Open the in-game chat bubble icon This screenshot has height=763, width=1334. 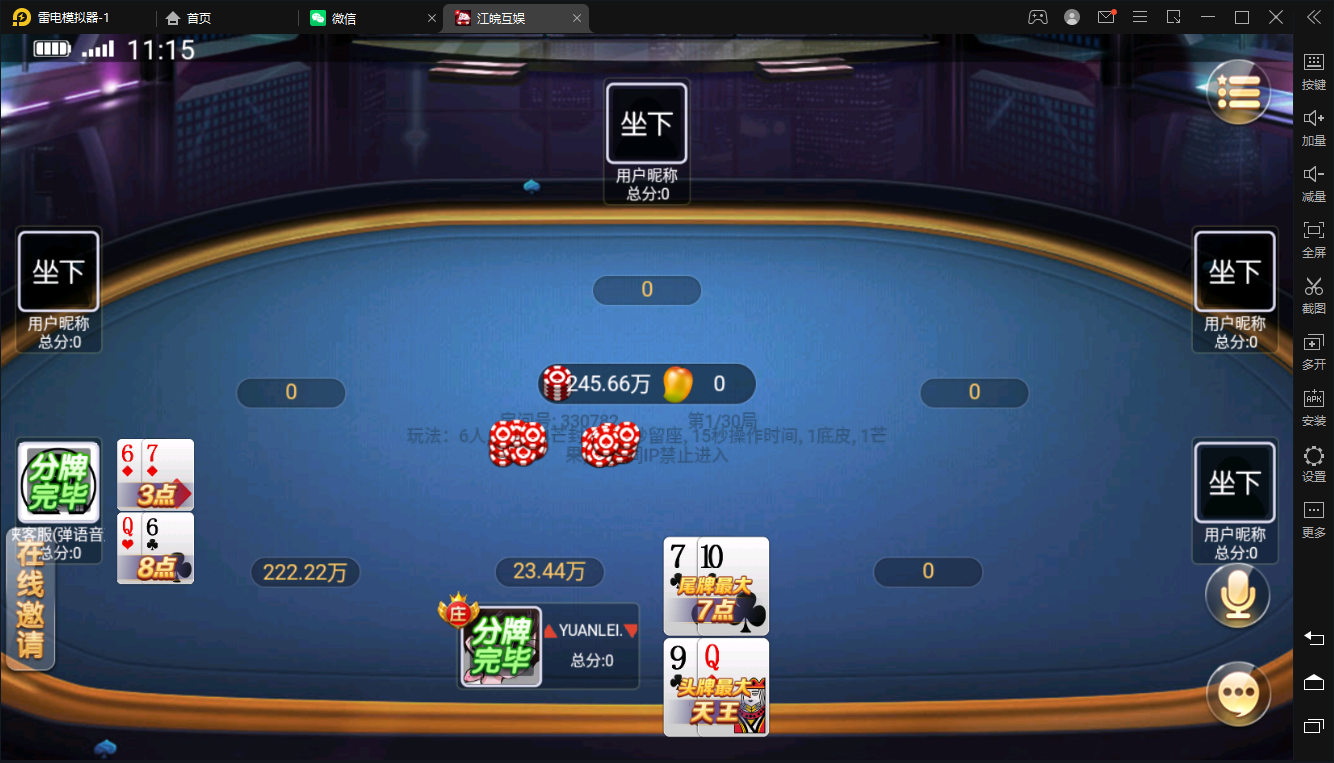[1238, 693]
